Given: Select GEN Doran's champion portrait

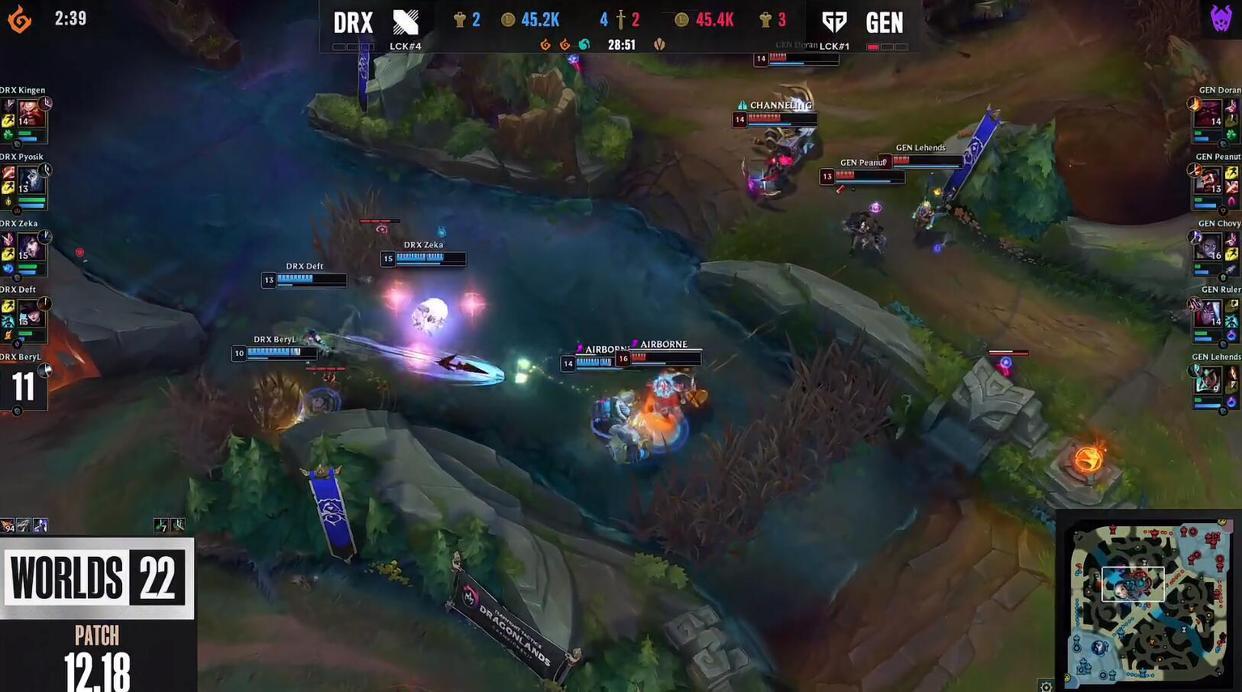Looking at the screenshot, I should (1208, 112).
